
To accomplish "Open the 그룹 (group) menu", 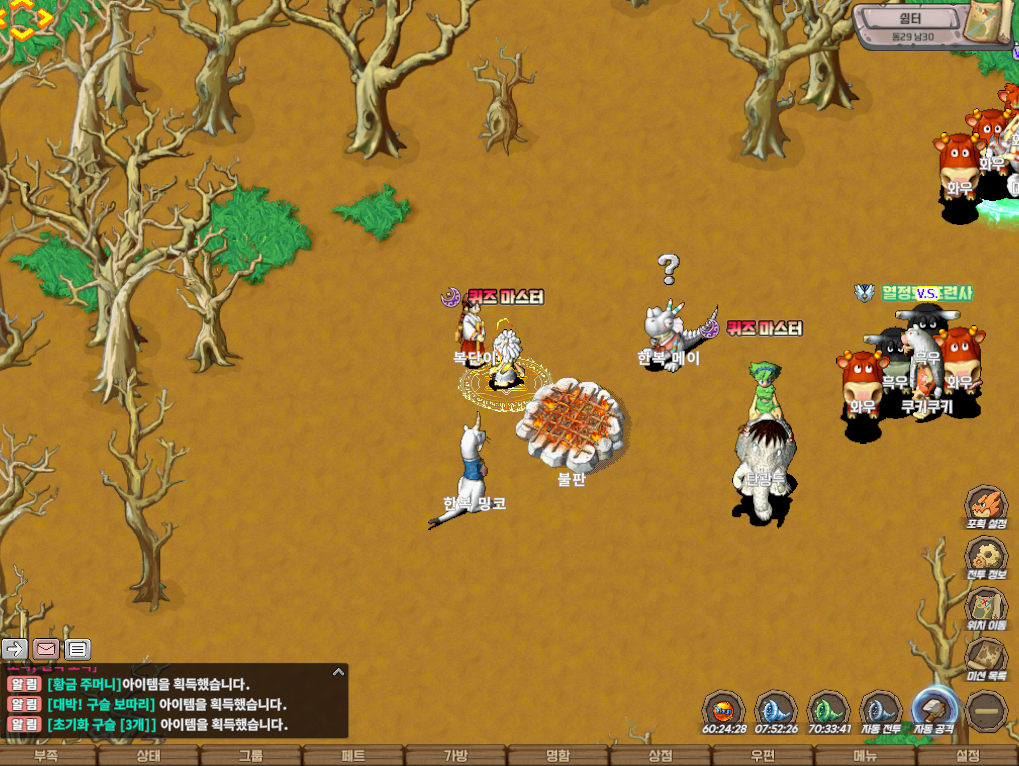I will tap(251, 756).
